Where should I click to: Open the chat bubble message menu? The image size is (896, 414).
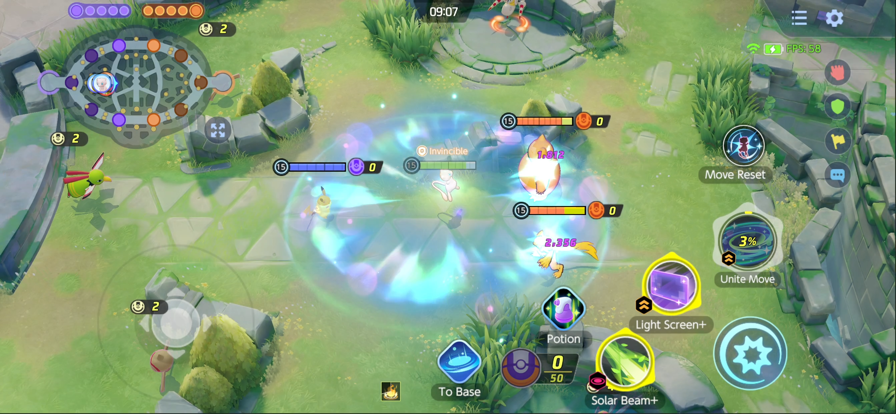coord(838,175)
